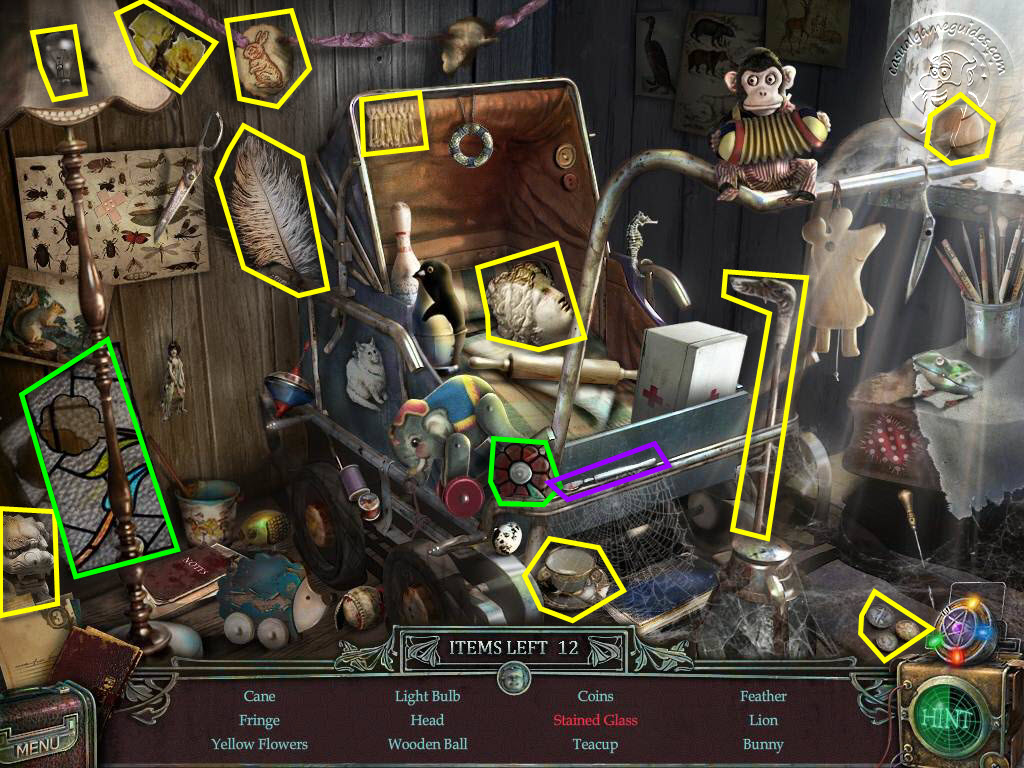Select Wooden Ball in the item list

[x=427, y=744]
